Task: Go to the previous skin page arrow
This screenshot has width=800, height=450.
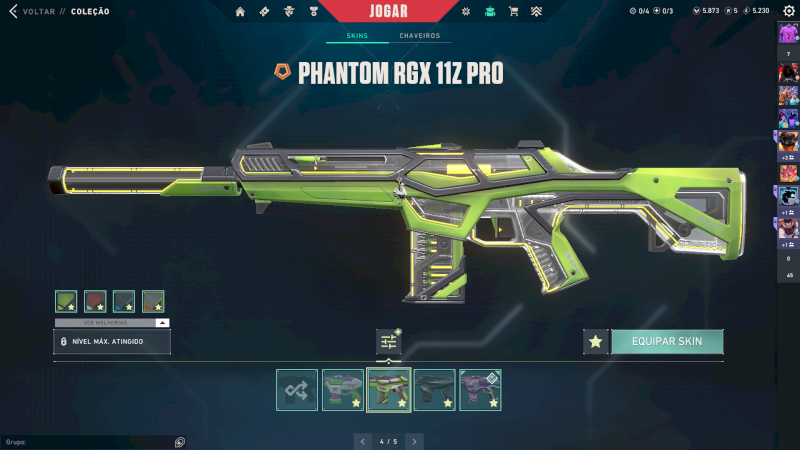Action: [363, 440]
